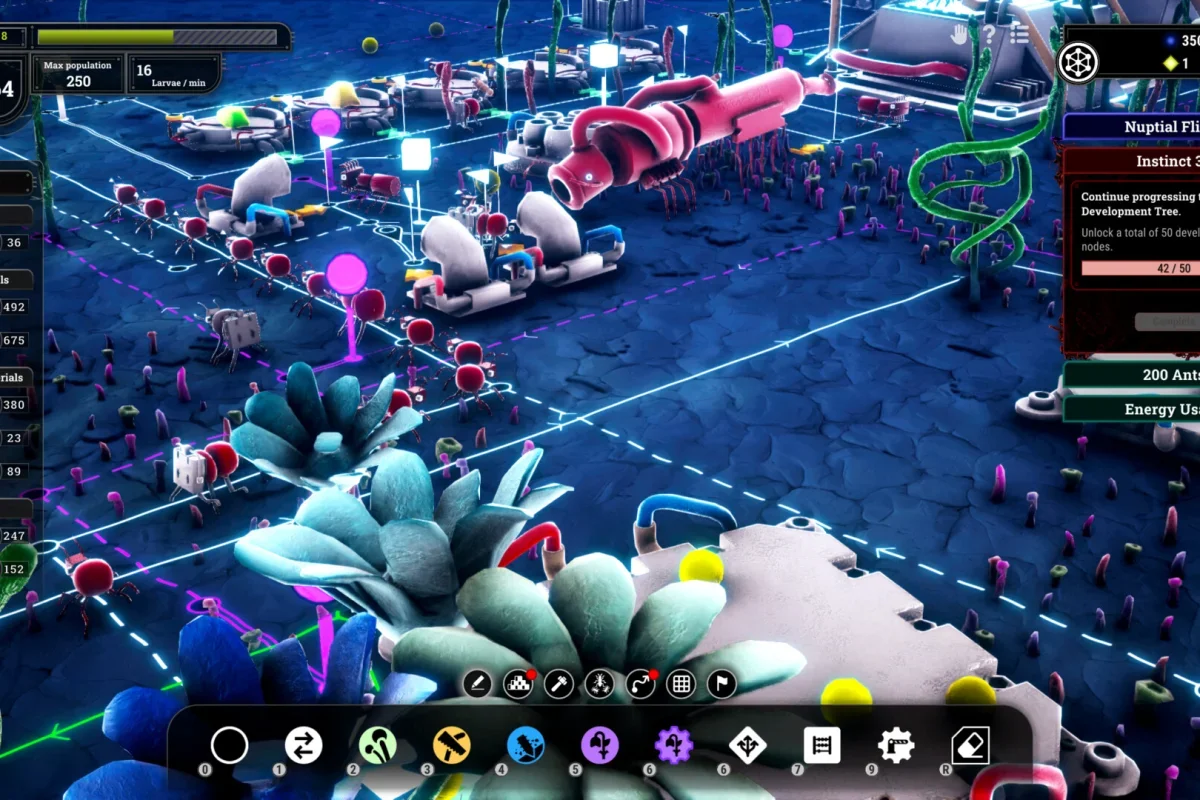The image size is (1200, 800).
Task: Pick the orange brush hotbar tool
Action: tap(451, 745)
